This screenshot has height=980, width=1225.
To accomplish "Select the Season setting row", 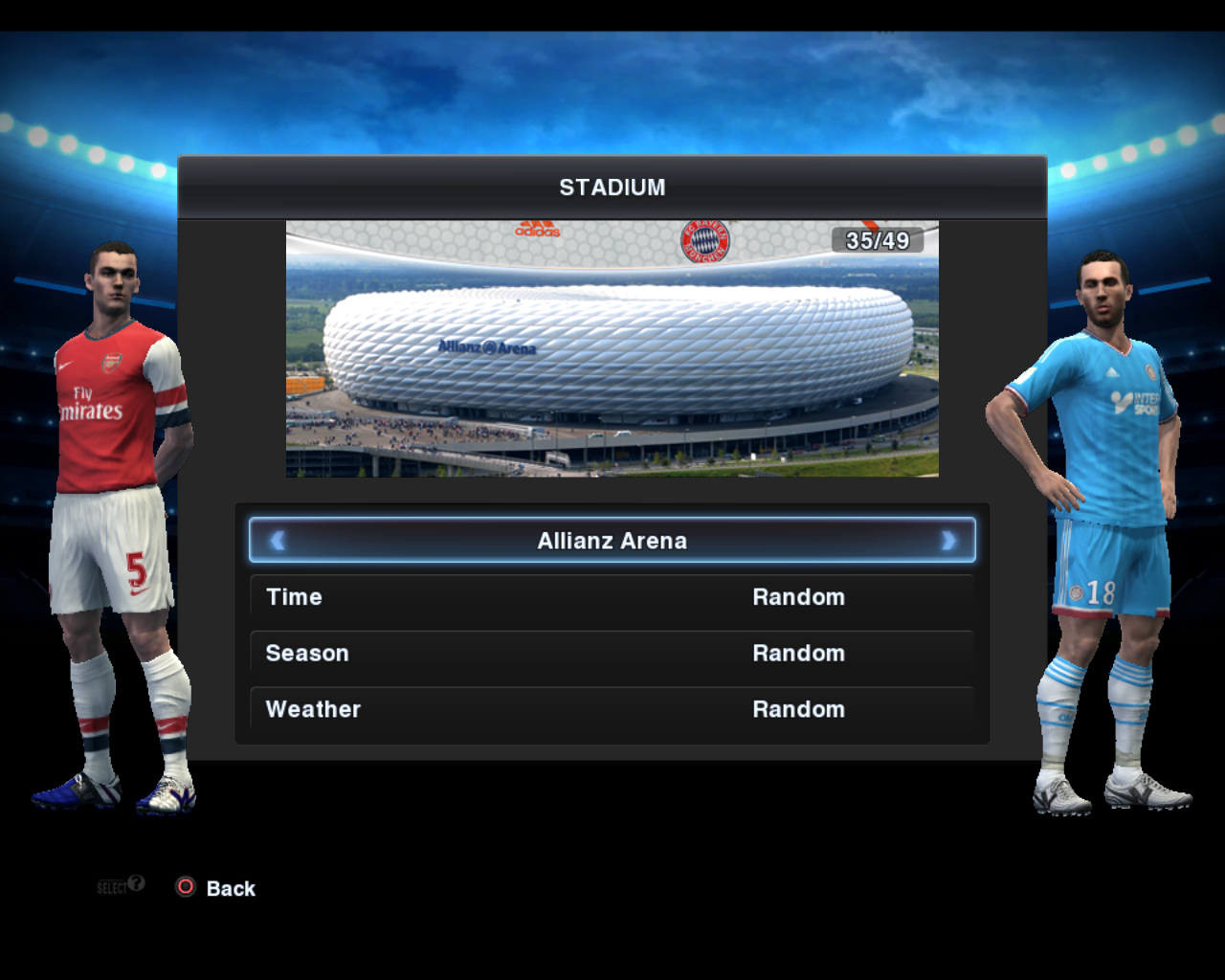I will click(612, 654).
